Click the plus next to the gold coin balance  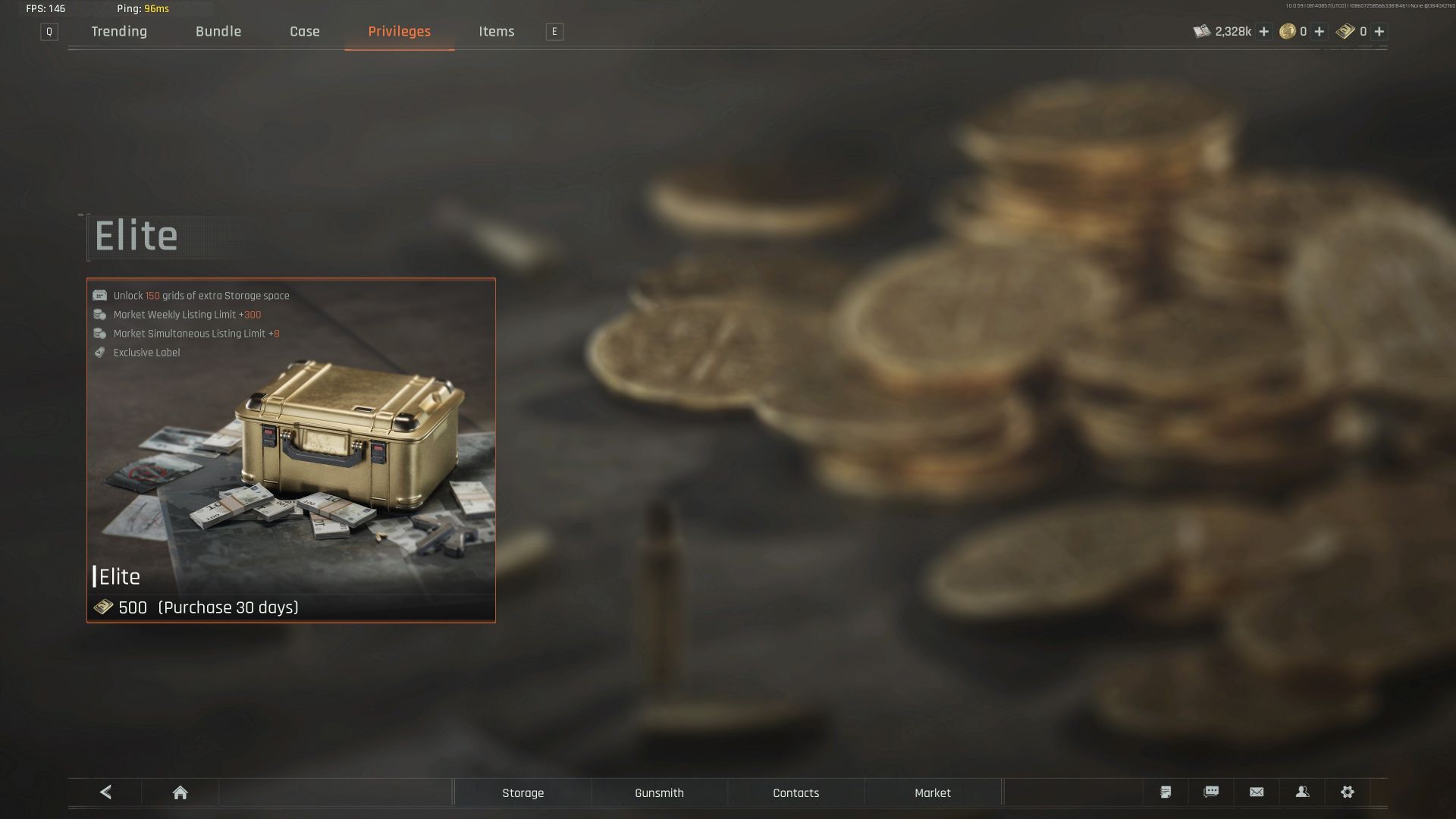(x=1319, y=31)
